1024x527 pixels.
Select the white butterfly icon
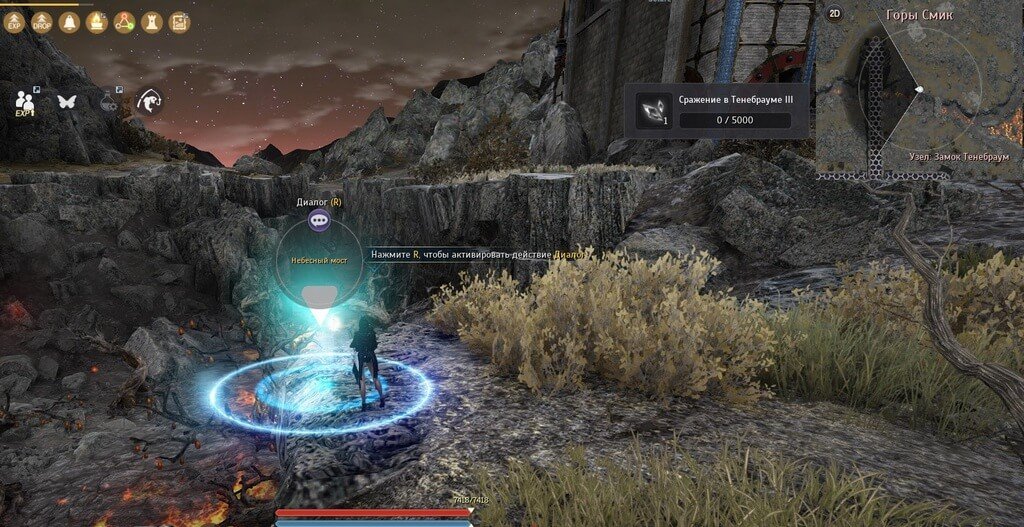click(x=67, y=101)
